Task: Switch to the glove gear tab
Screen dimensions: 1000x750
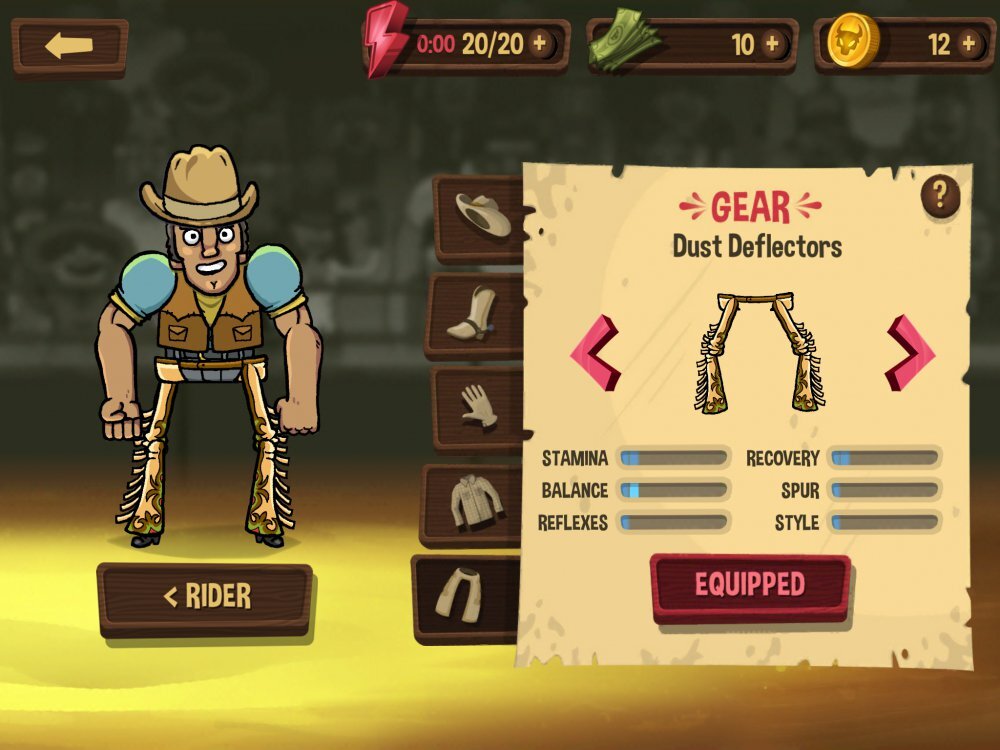Action: [x=479, y=406]
